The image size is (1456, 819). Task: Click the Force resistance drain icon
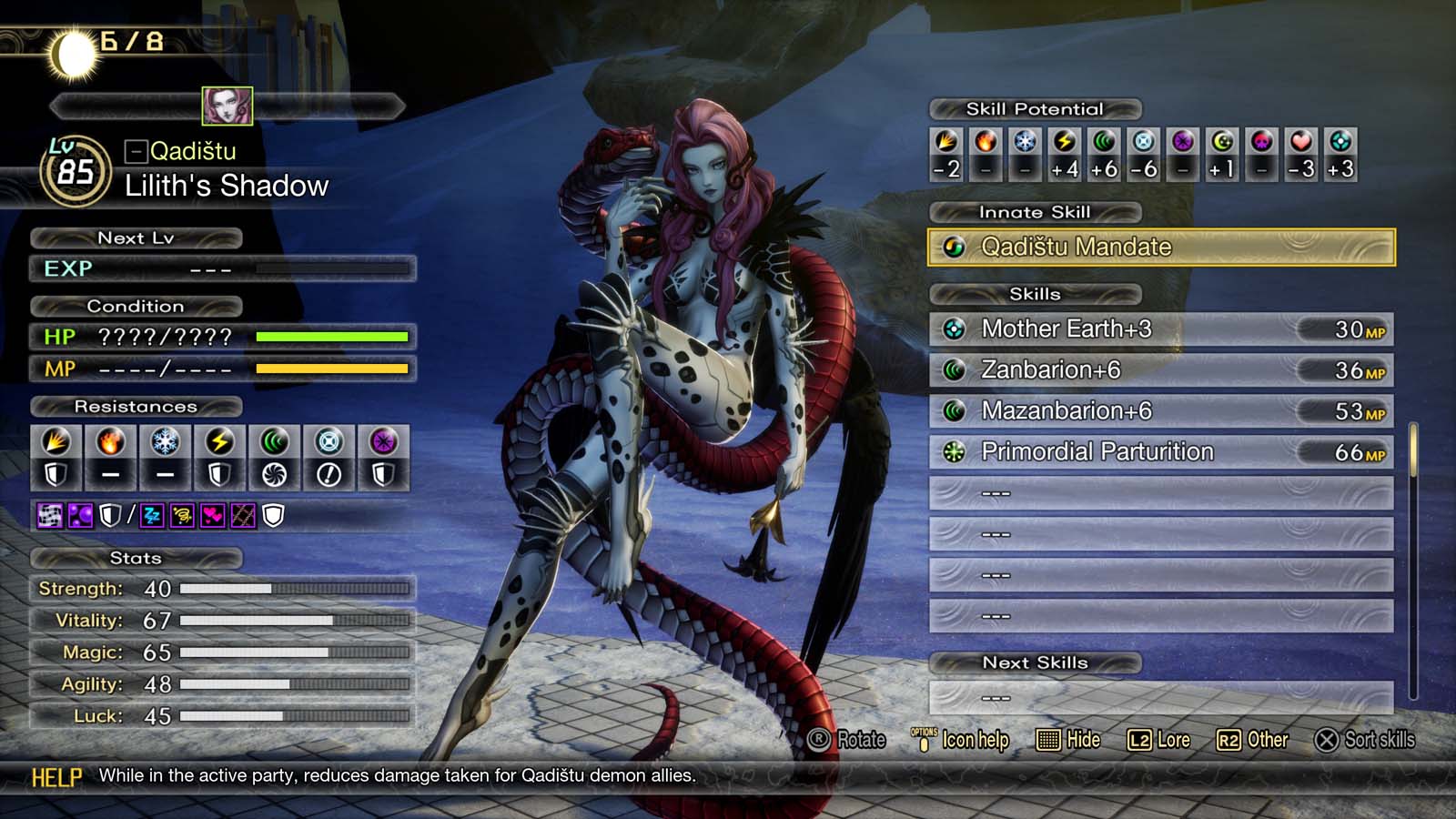click(x=275, y=474)
